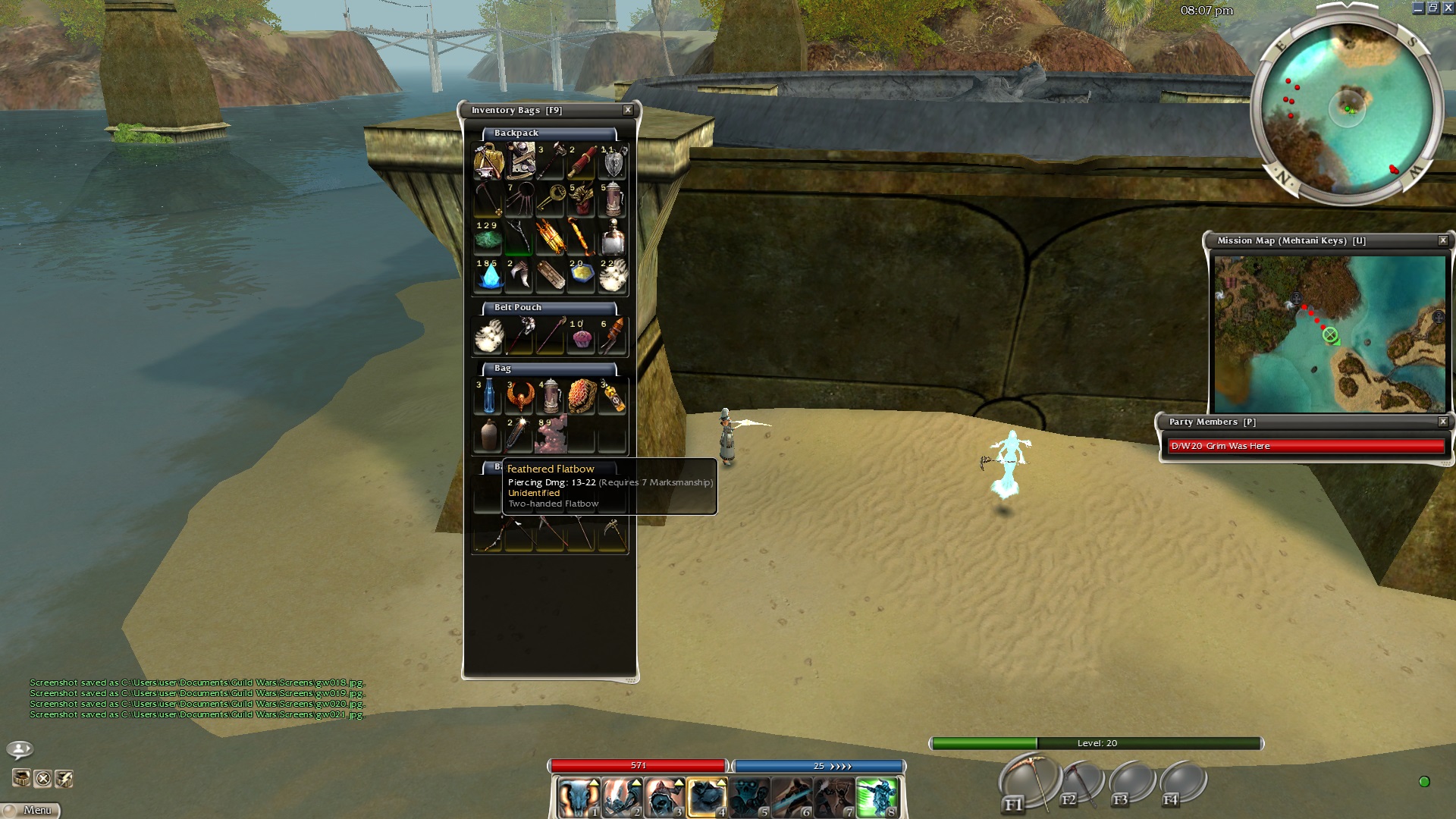The image size is (1456, 819).
Task: Select party member Grim Was Here
Action: pos(1306,446)
